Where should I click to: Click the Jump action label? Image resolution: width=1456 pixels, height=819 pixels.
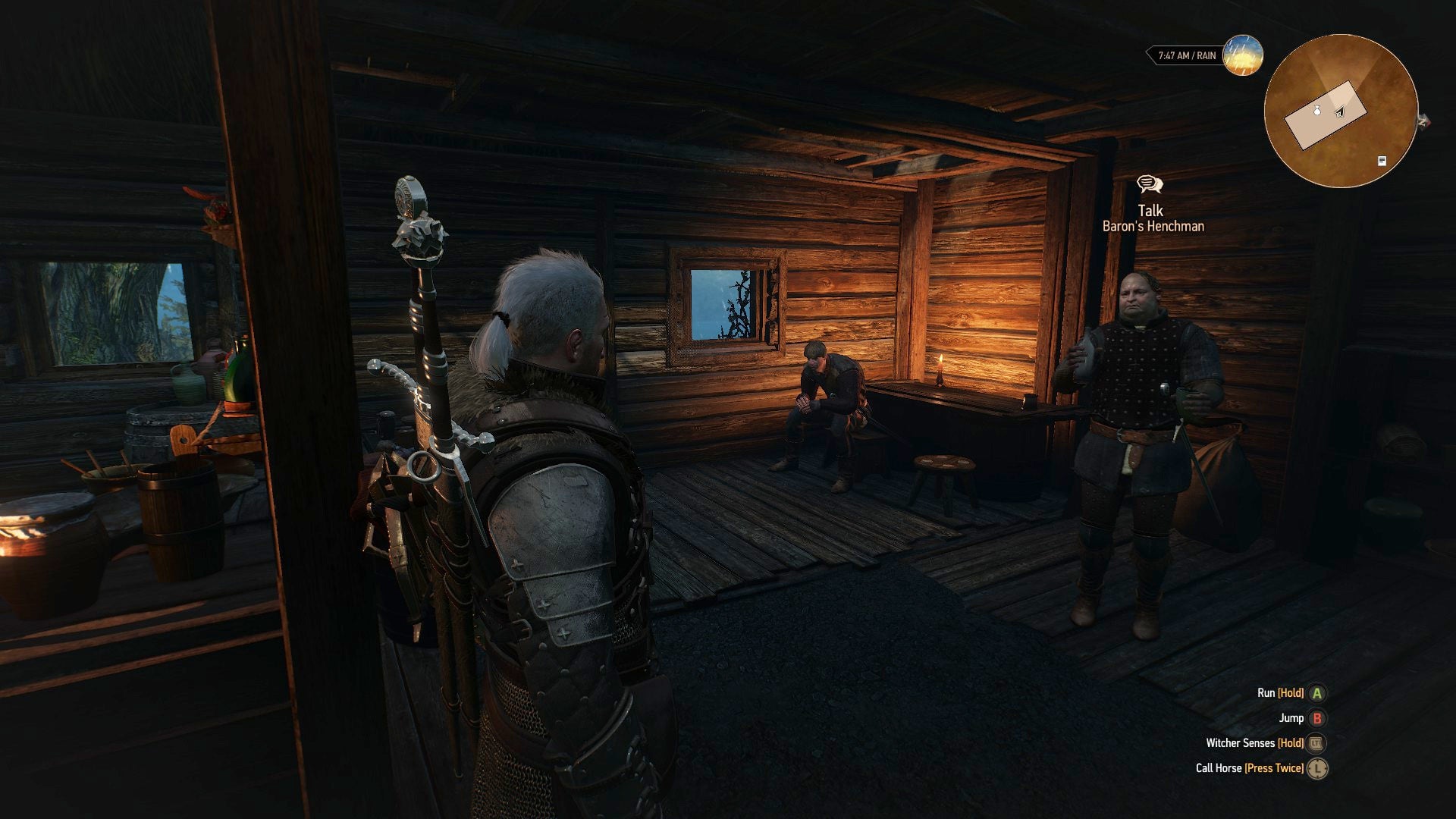point(1291,718)
